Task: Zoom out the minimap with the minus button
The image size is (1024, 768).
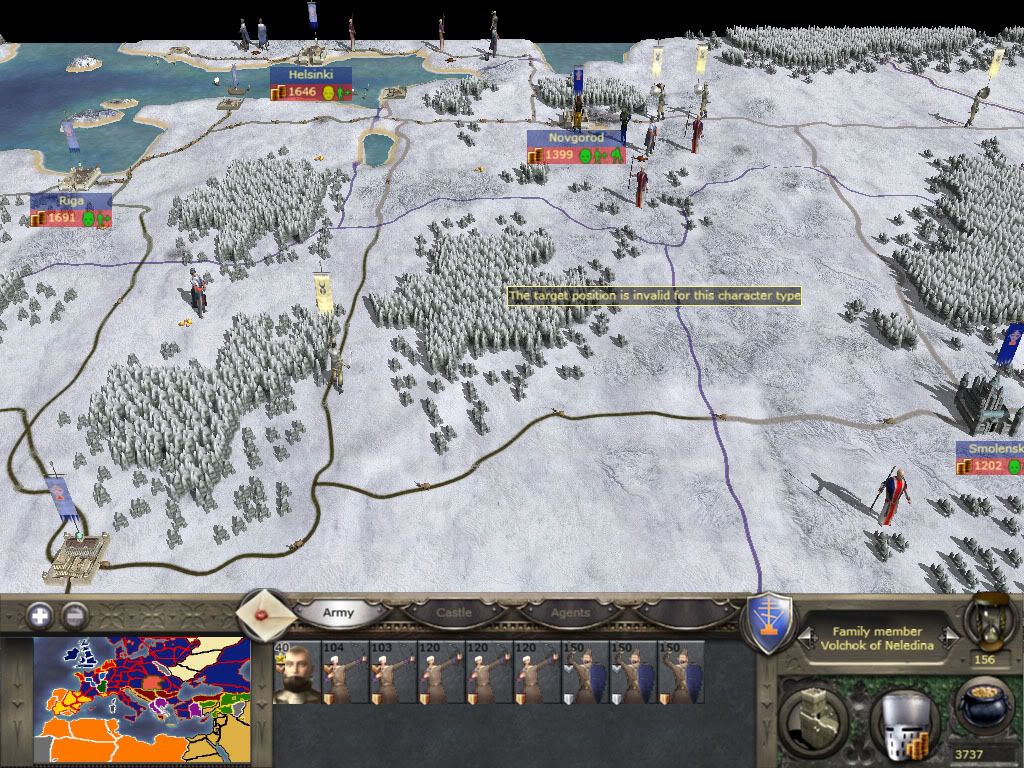Action: [74, 615]
